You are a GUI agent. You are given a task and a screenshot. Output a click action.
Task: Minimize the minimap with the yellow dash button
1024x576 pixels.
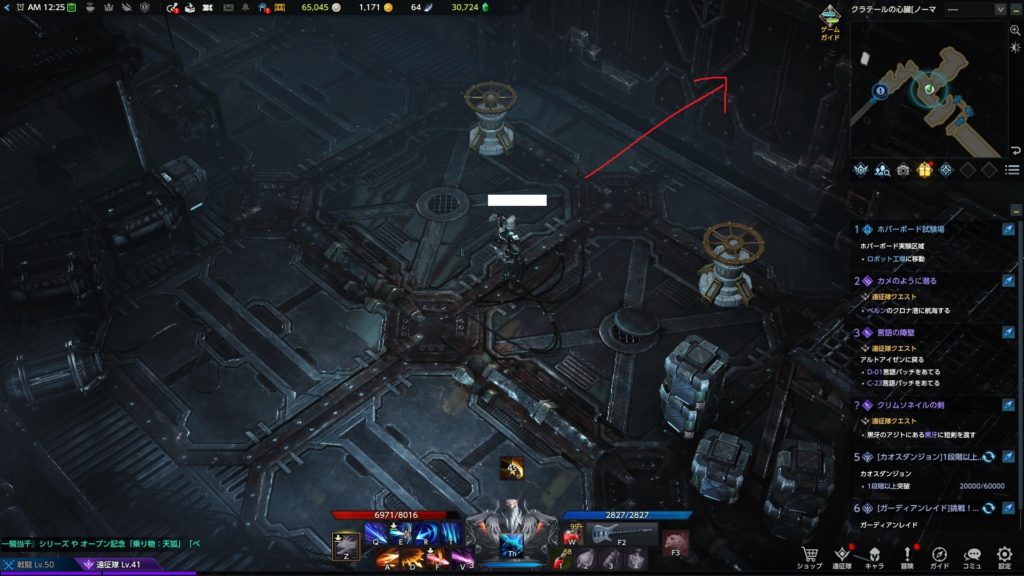1015,9
